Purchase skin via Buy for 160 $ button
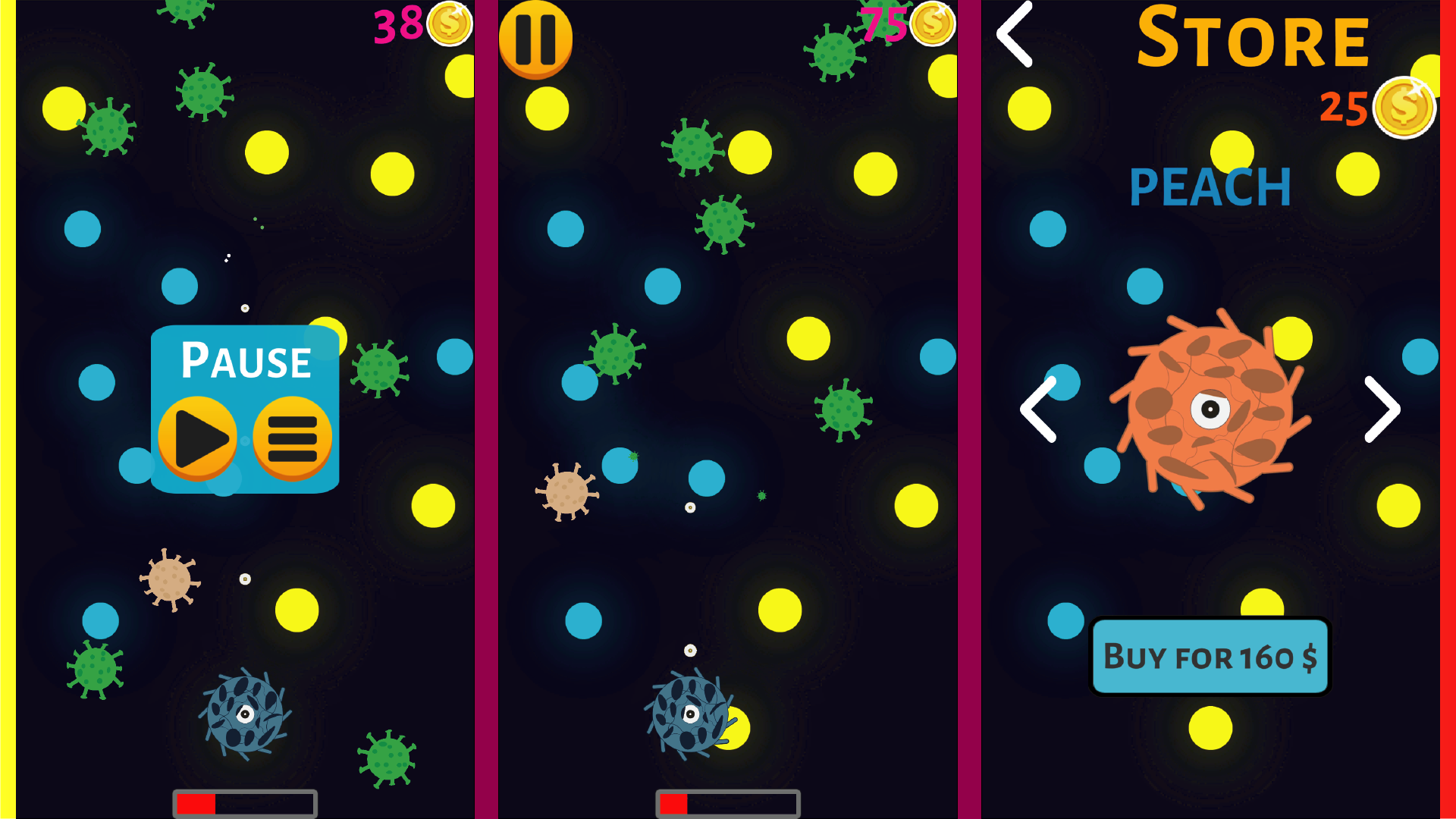Image resolution: width=1456 pixels, height=819 pixels. pyautogui.click(x=1210, y=657)
